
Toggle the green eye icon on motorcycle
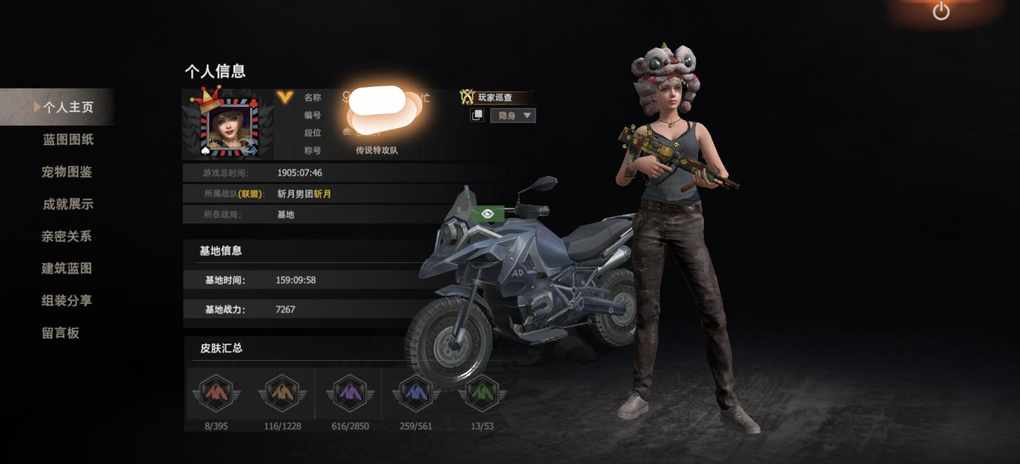click(x=487, y=213)
